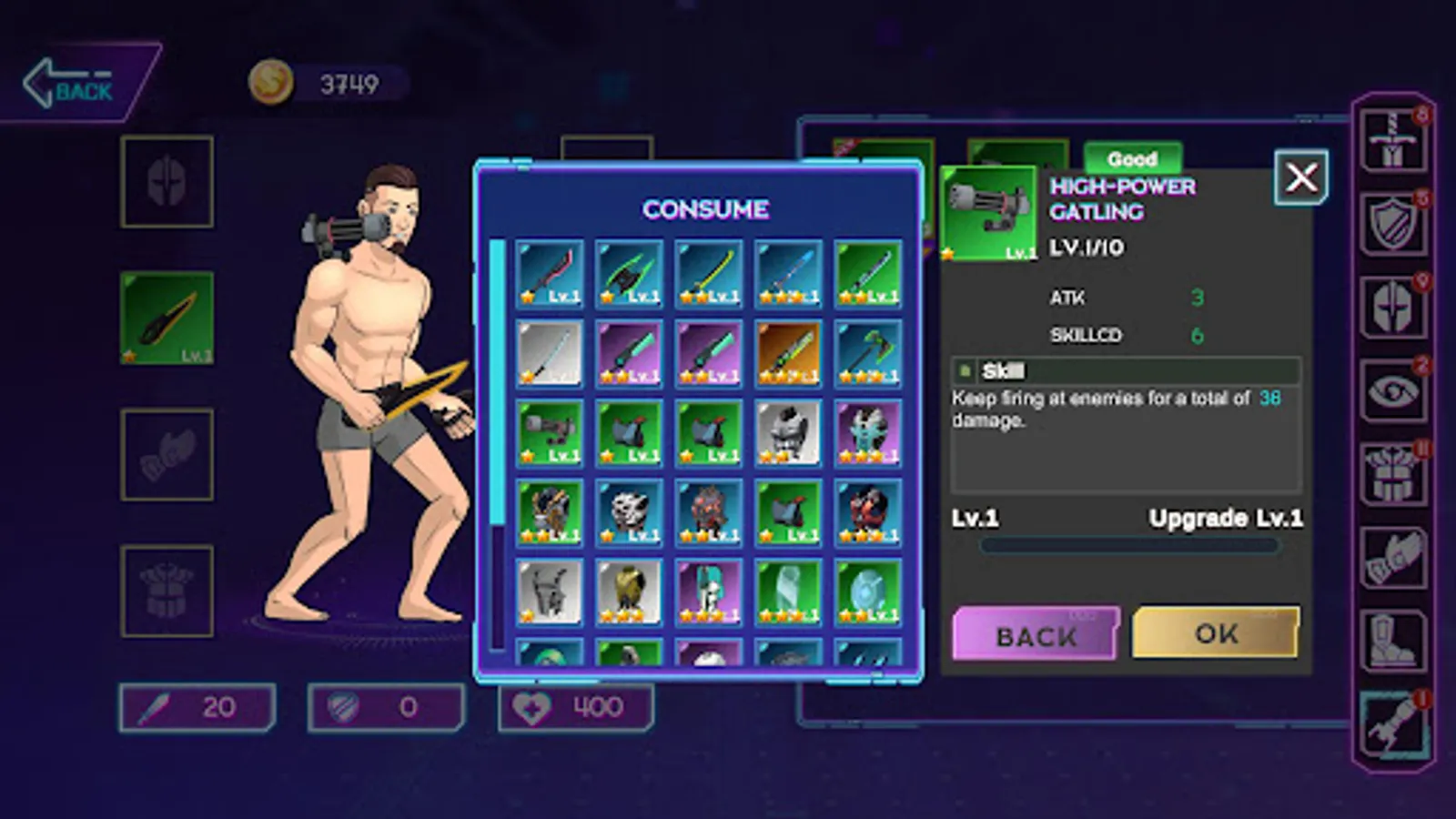Screen dimensions: 1456x819
Task: Select the gatling gun item in consume grid
Action: pyautogui.click(x=550, y=432)
